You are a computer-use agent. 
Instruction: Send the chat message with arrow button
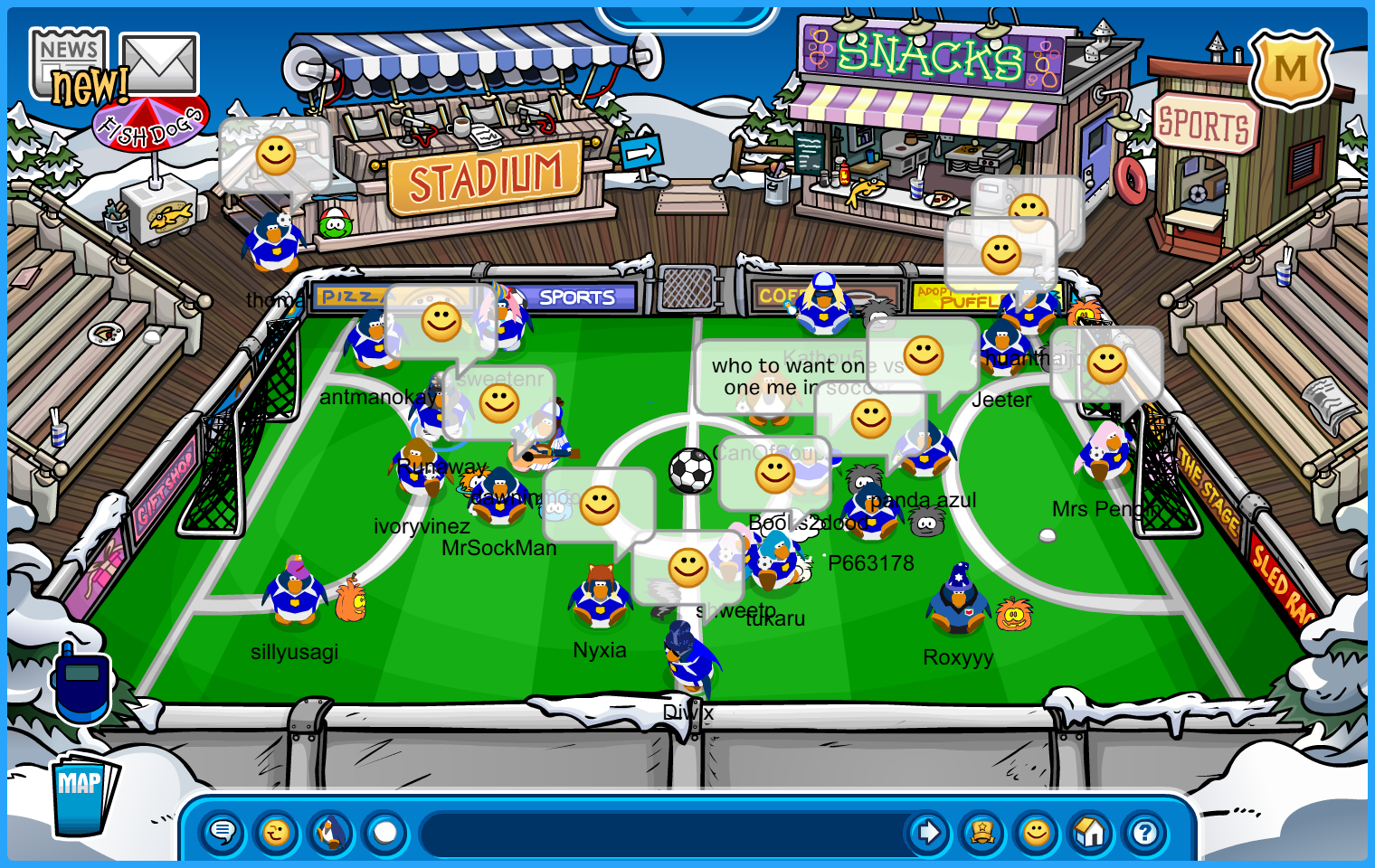click(928, 832)
